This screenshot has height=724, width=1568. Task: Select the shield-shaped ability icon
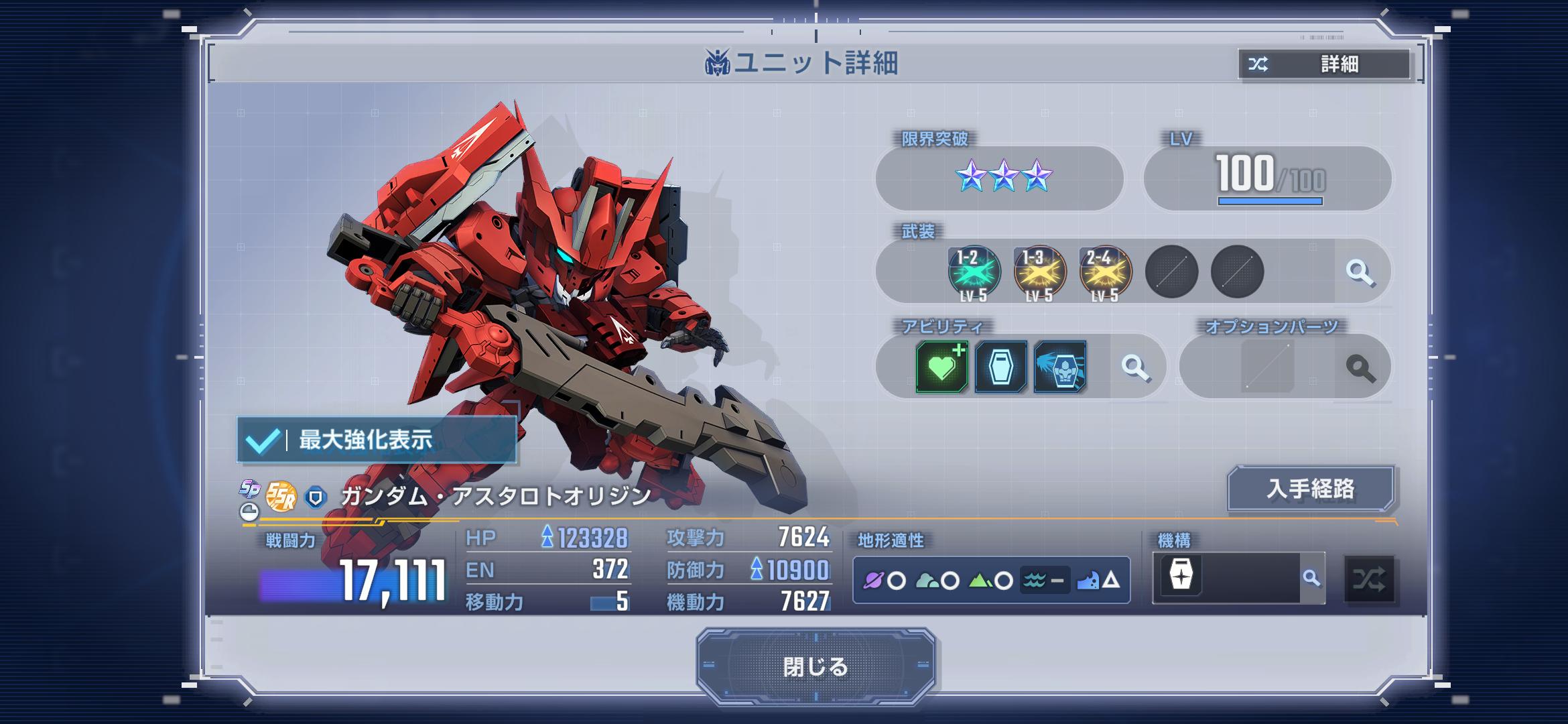coord(1000,367)
